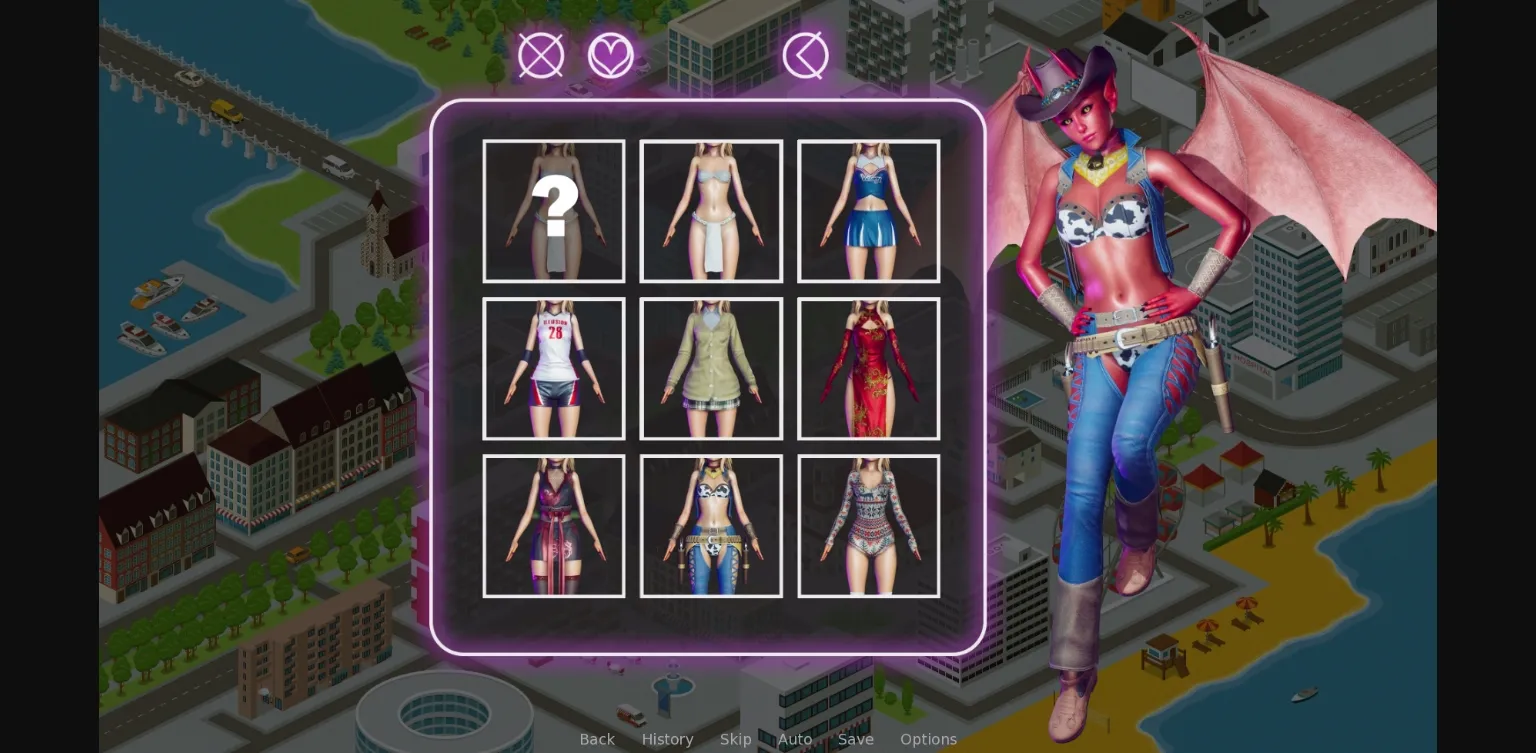Enable Auto play mode
The image size is (1536, 753).
(794, 739)
